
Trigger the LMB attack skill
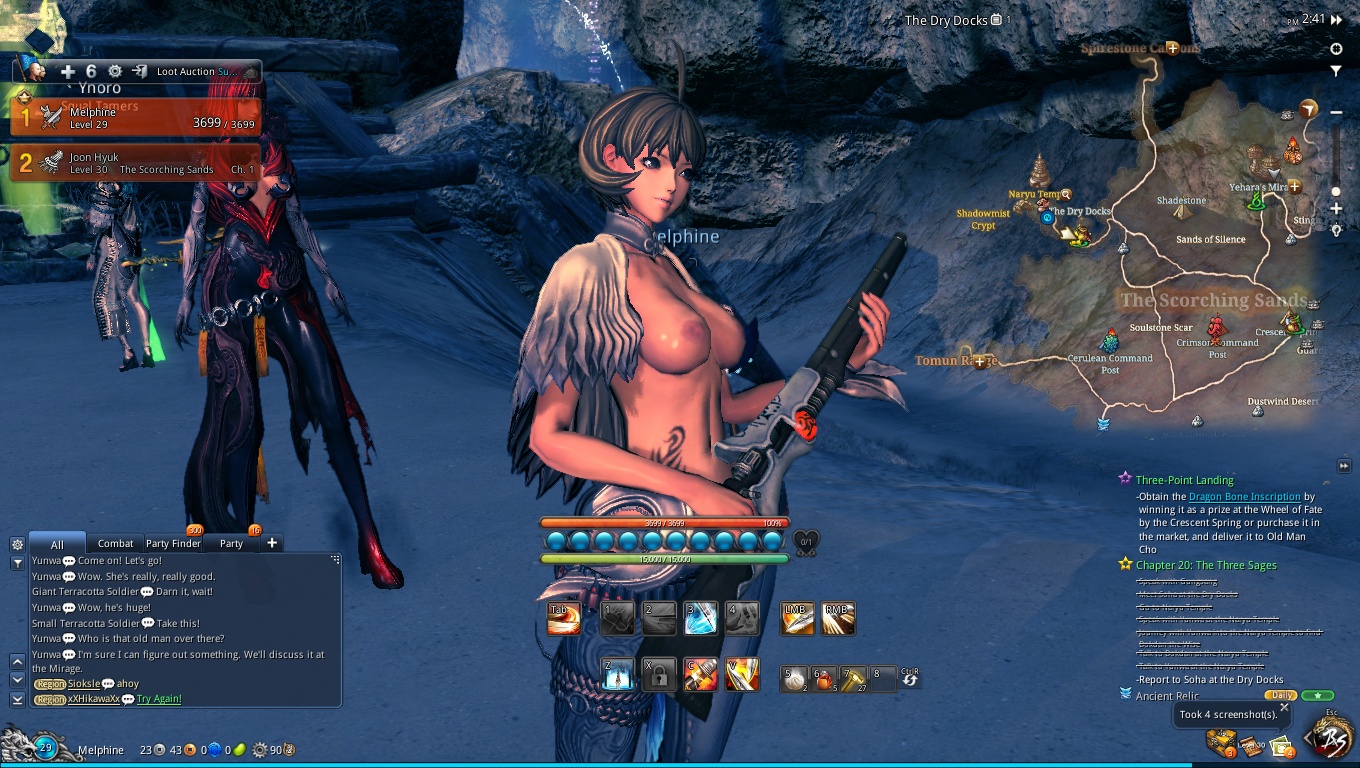pyautogui.click(x=797, y=619)
